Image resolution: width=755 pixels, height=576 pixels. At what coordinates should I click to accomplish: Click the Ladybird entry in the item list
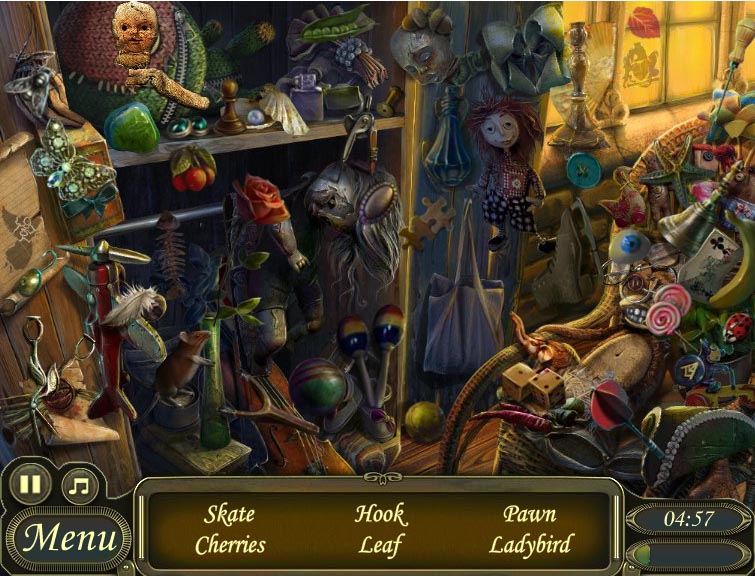[x=530, y=545]
